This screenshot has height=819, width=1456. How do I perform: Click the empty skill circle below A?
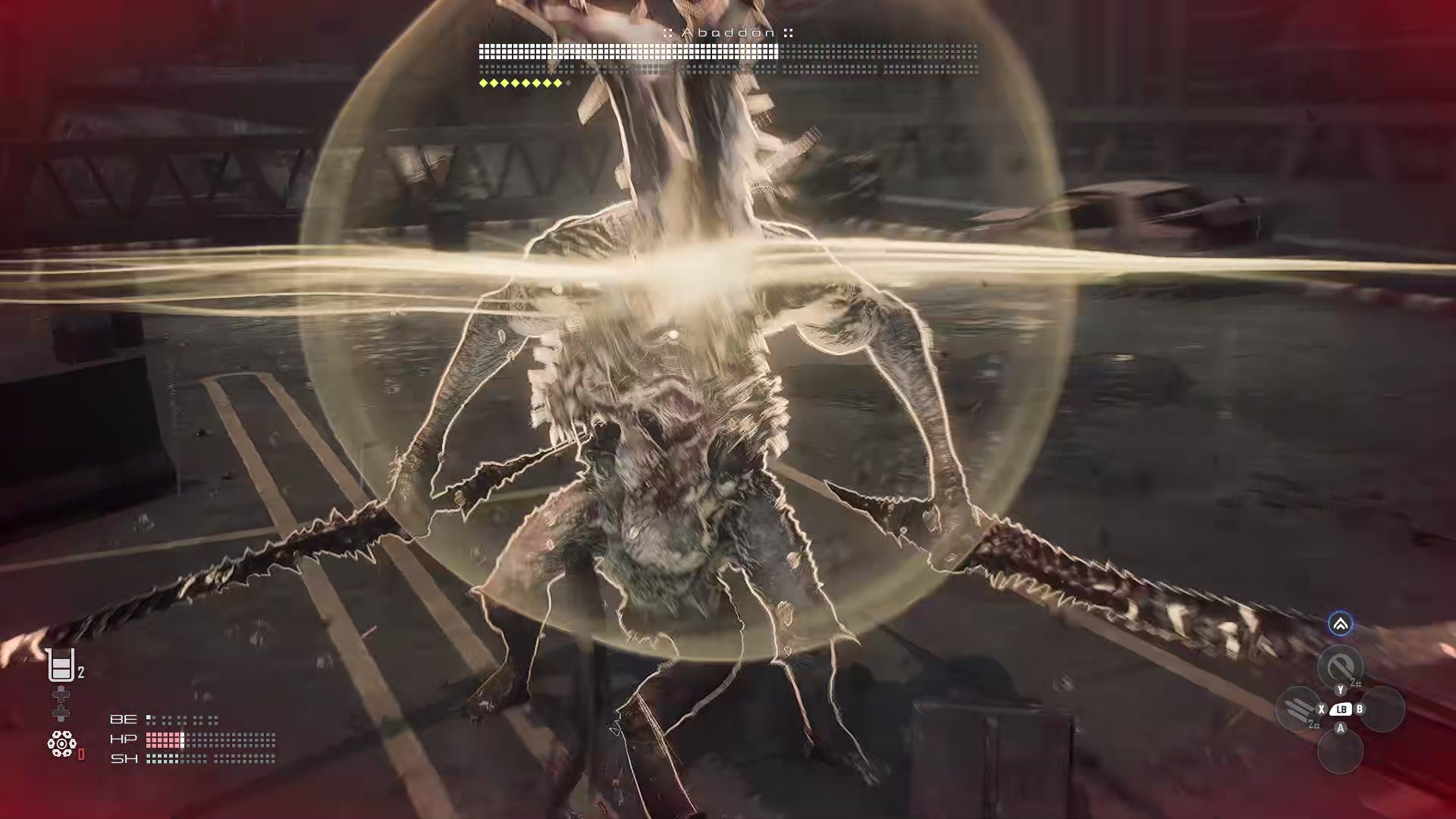(x=1340, y=750)
